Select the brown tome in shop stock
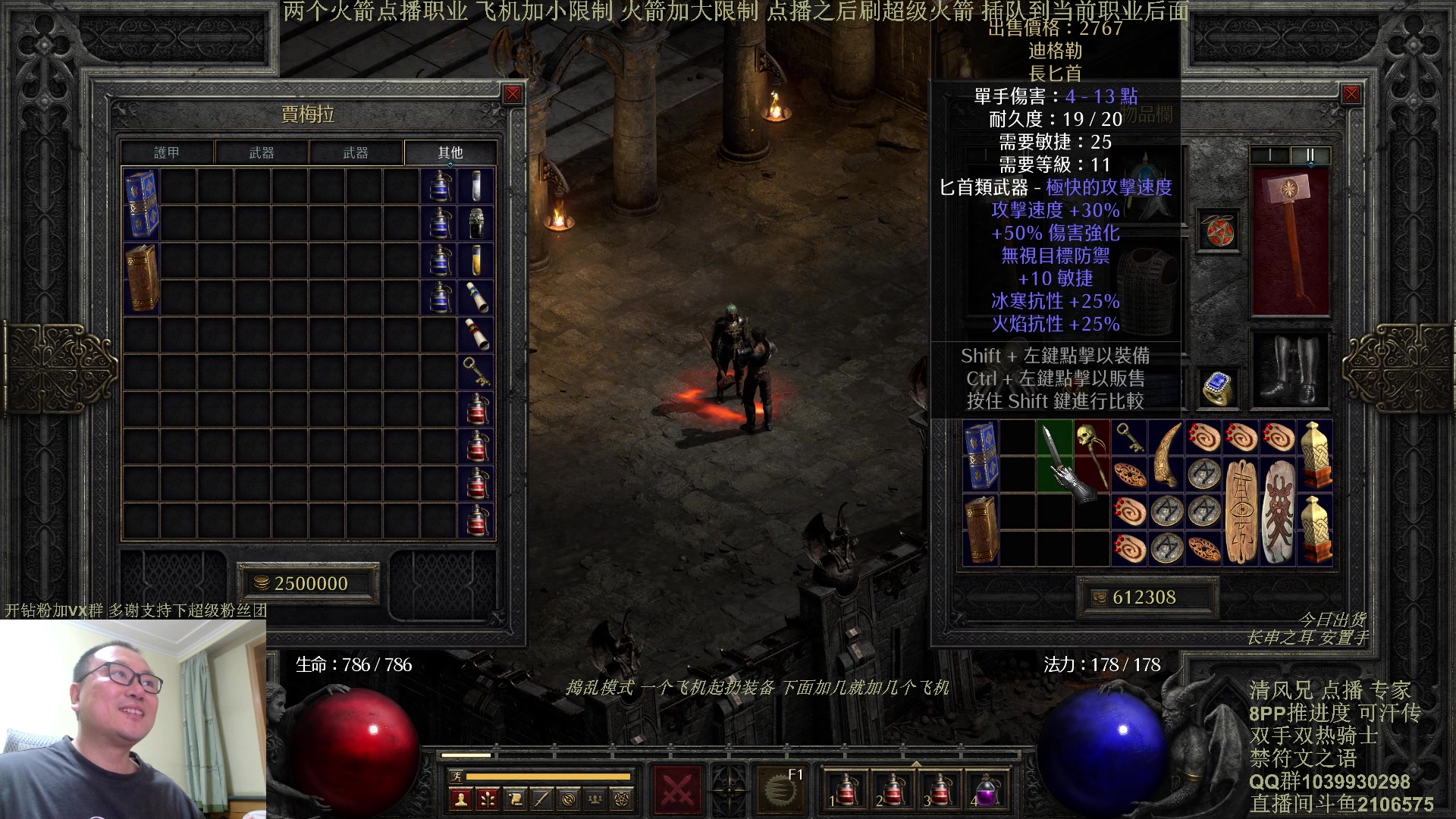Screen dimensions: 1456x819 click(x=141, y=278)
